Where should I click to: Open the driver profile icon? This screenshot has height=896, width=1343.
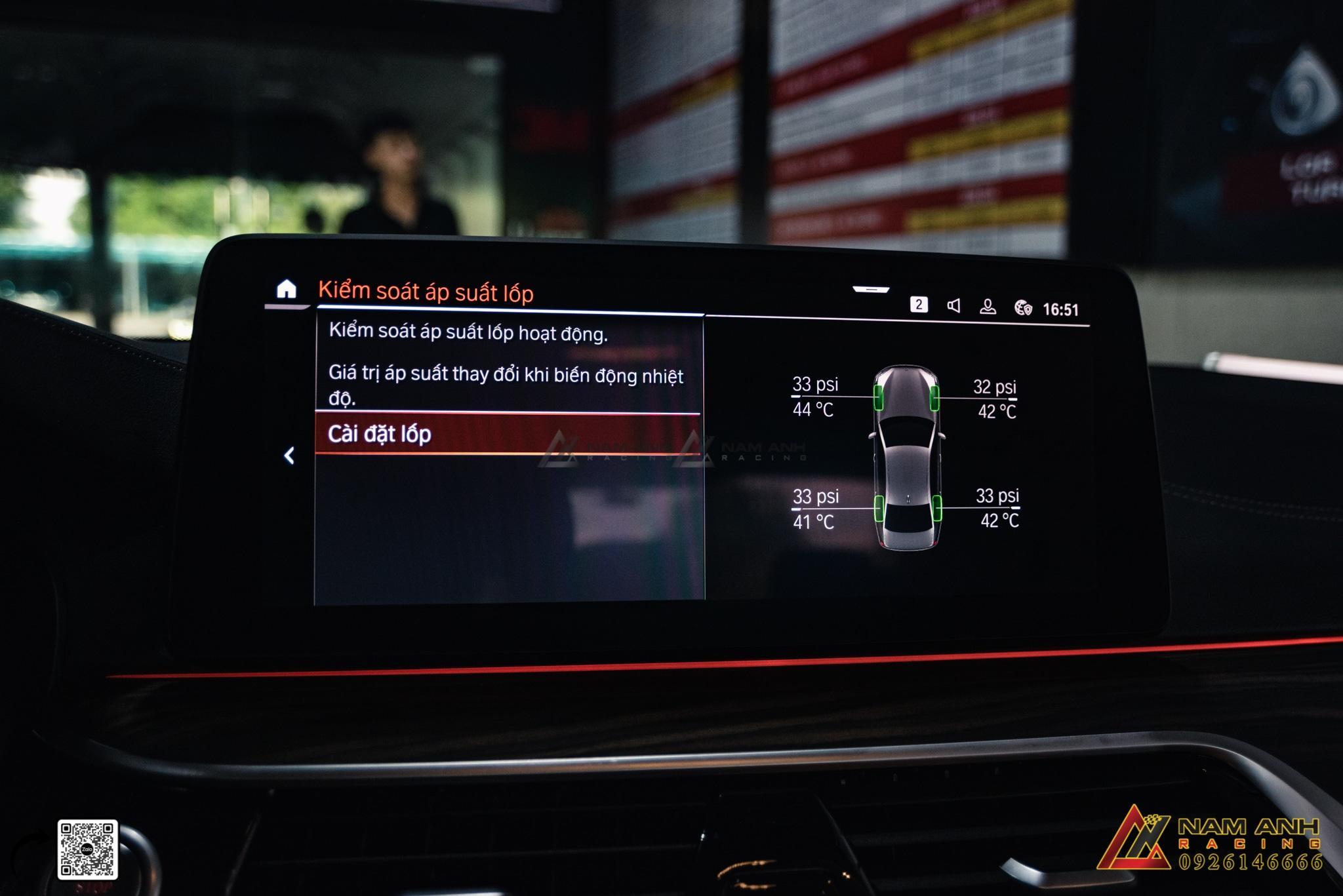tap(988, 307)
